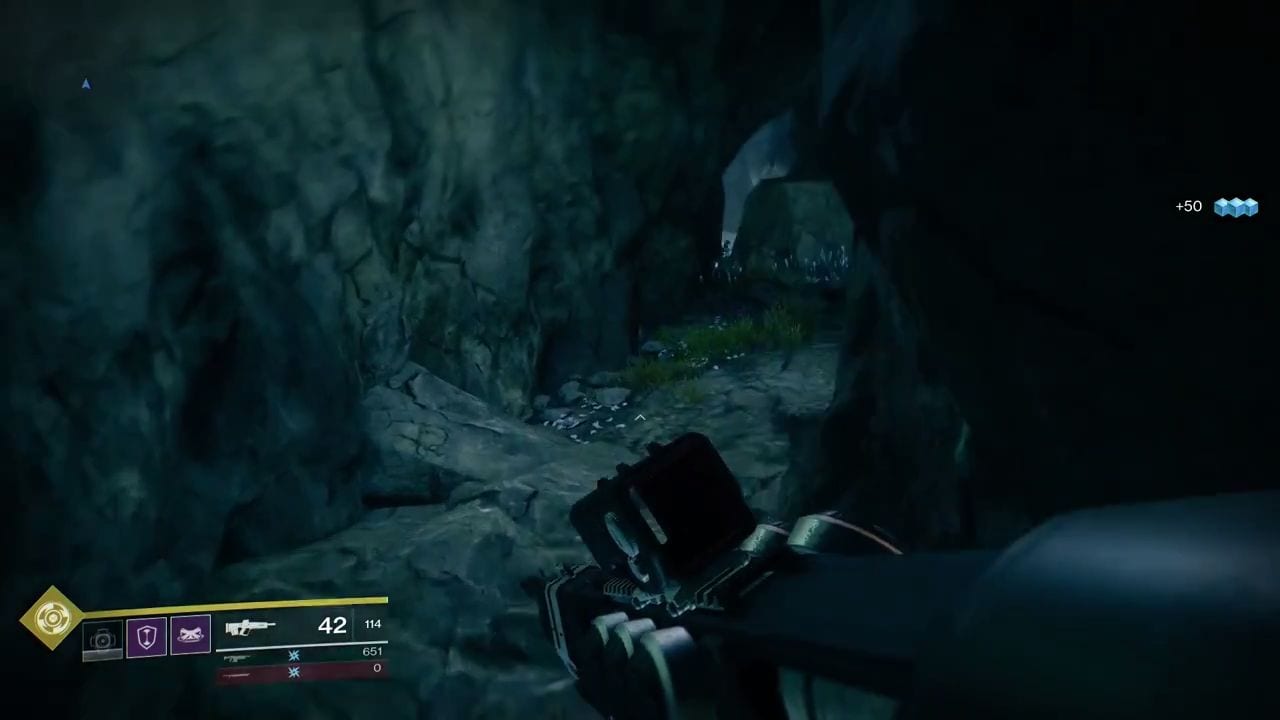Switch to the red heavy weapon row
This screenshot has height=720, width=1280.
tap(300, 673)
